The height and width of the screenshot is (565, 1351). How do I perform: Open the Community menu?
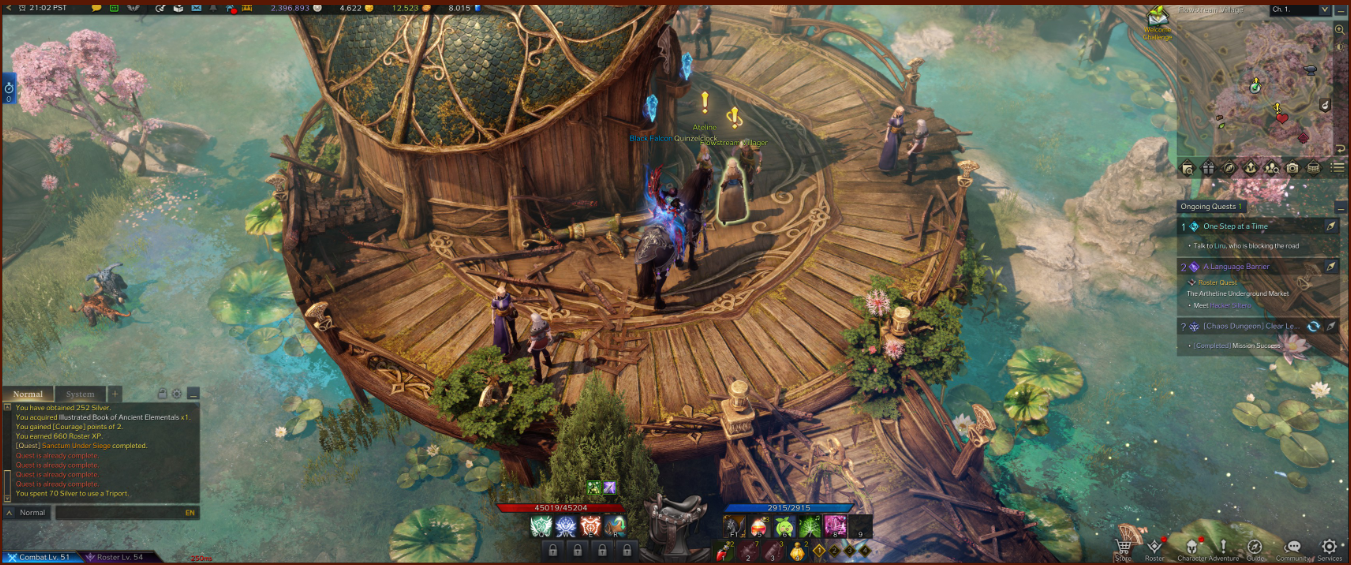1293,548
